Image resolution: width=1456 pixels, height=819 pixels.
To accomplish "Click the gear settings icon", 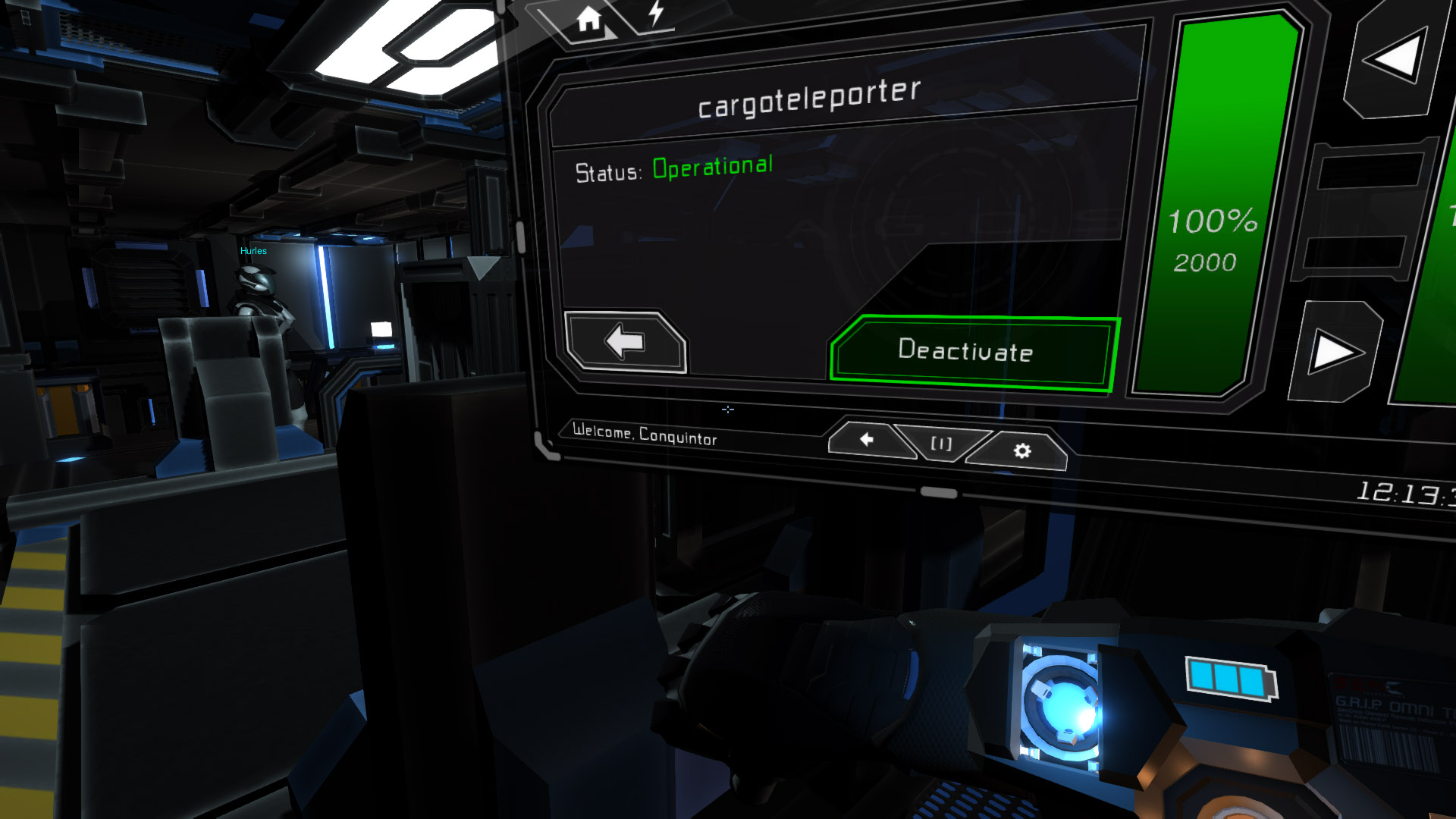I will [1021, 450].
